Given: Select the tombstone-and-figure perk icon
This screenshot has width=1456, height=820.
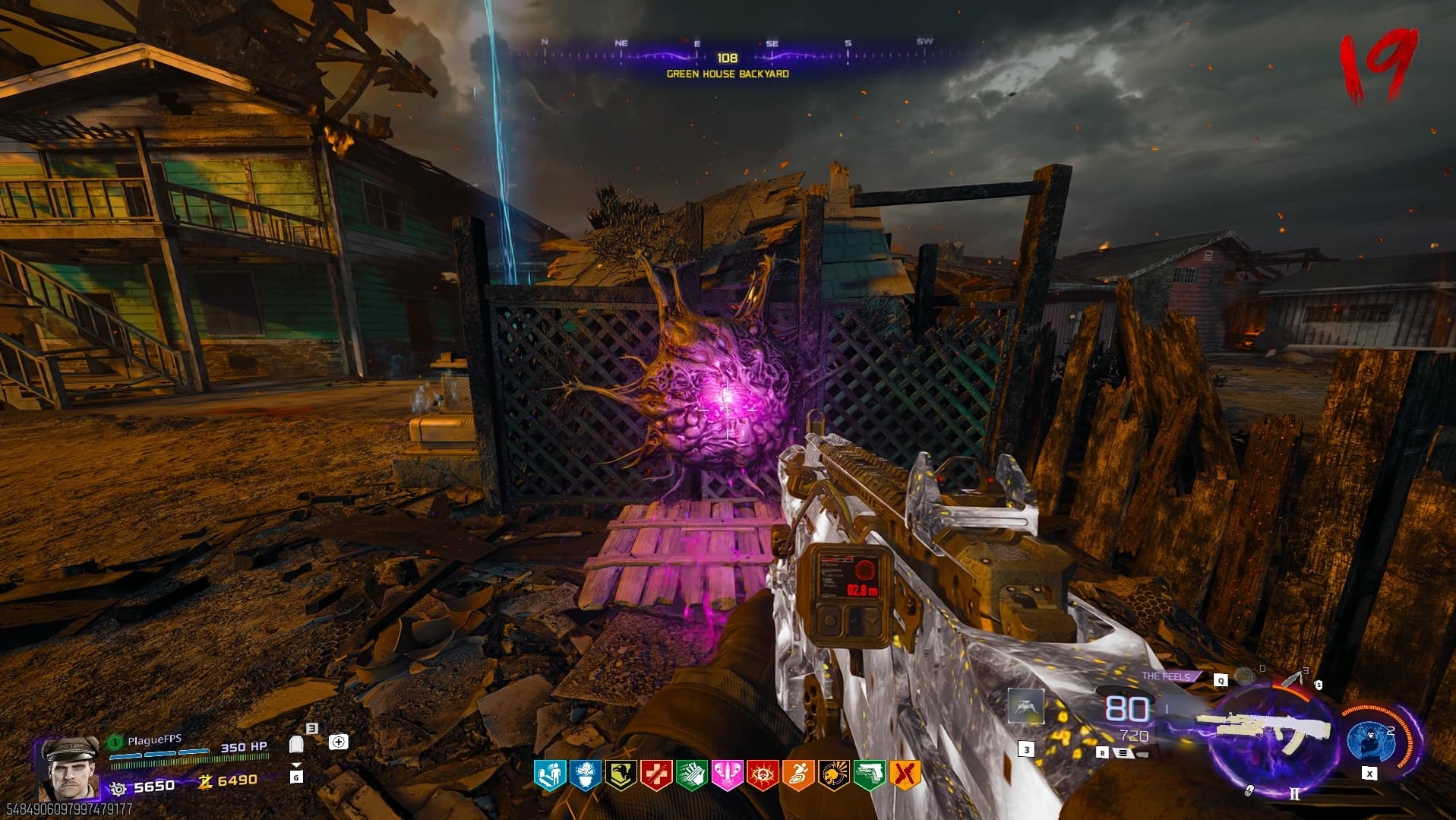Looking at the screenshot, I should pos(548,775).
